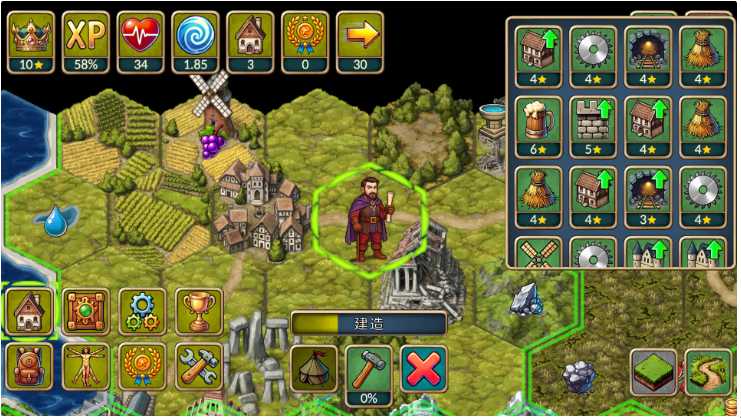Image resolution: width=741 pixels, height=418 pixels.
Task: Open the grass terrain tile button
Action: click(x=654, y=372)
